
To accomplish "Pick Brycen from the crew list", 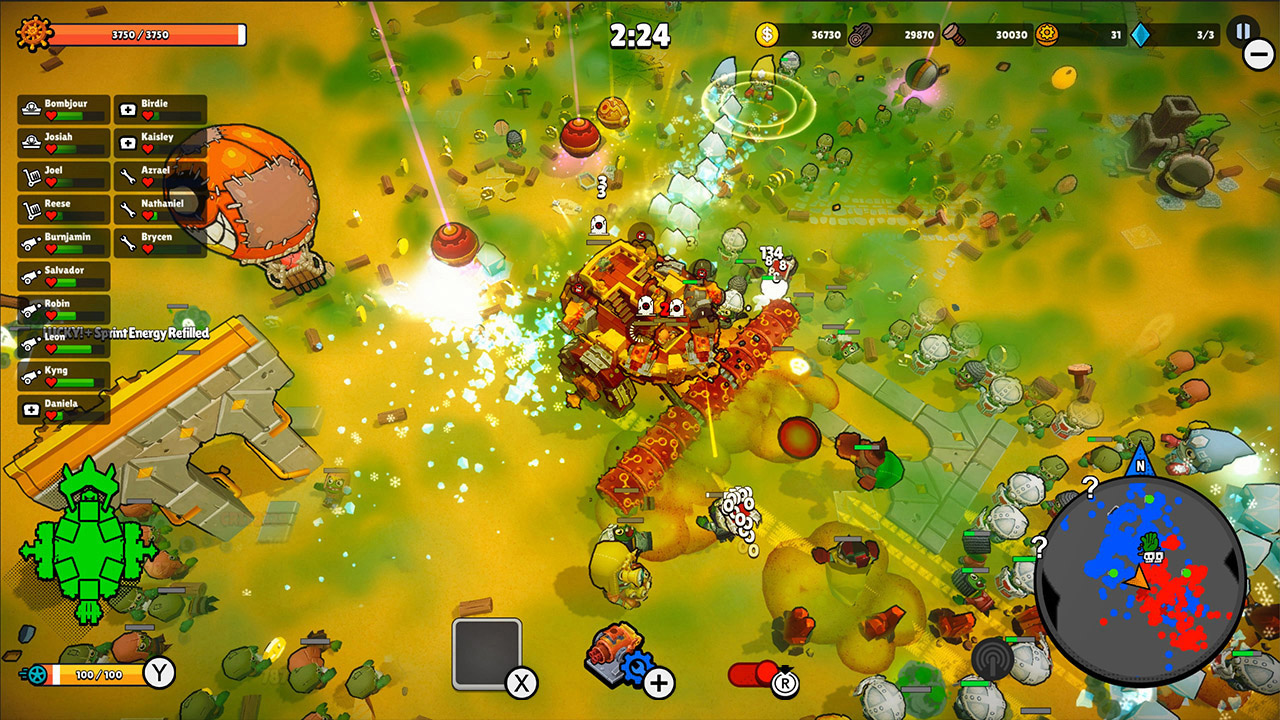I will 160,242.
